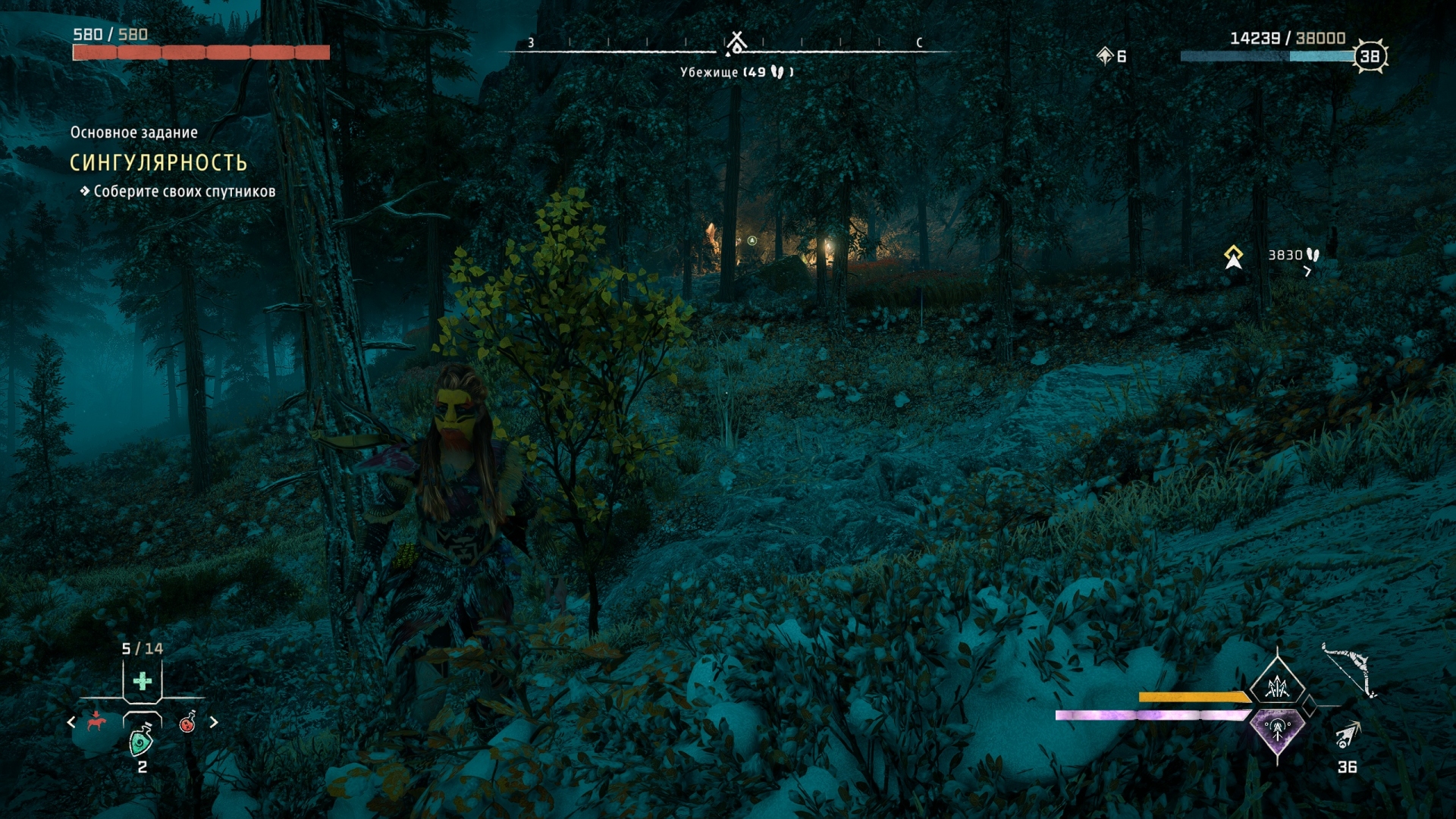Click the Убежище shelter marker on compass
The image size is (1456, 819).
pos(736,45)
